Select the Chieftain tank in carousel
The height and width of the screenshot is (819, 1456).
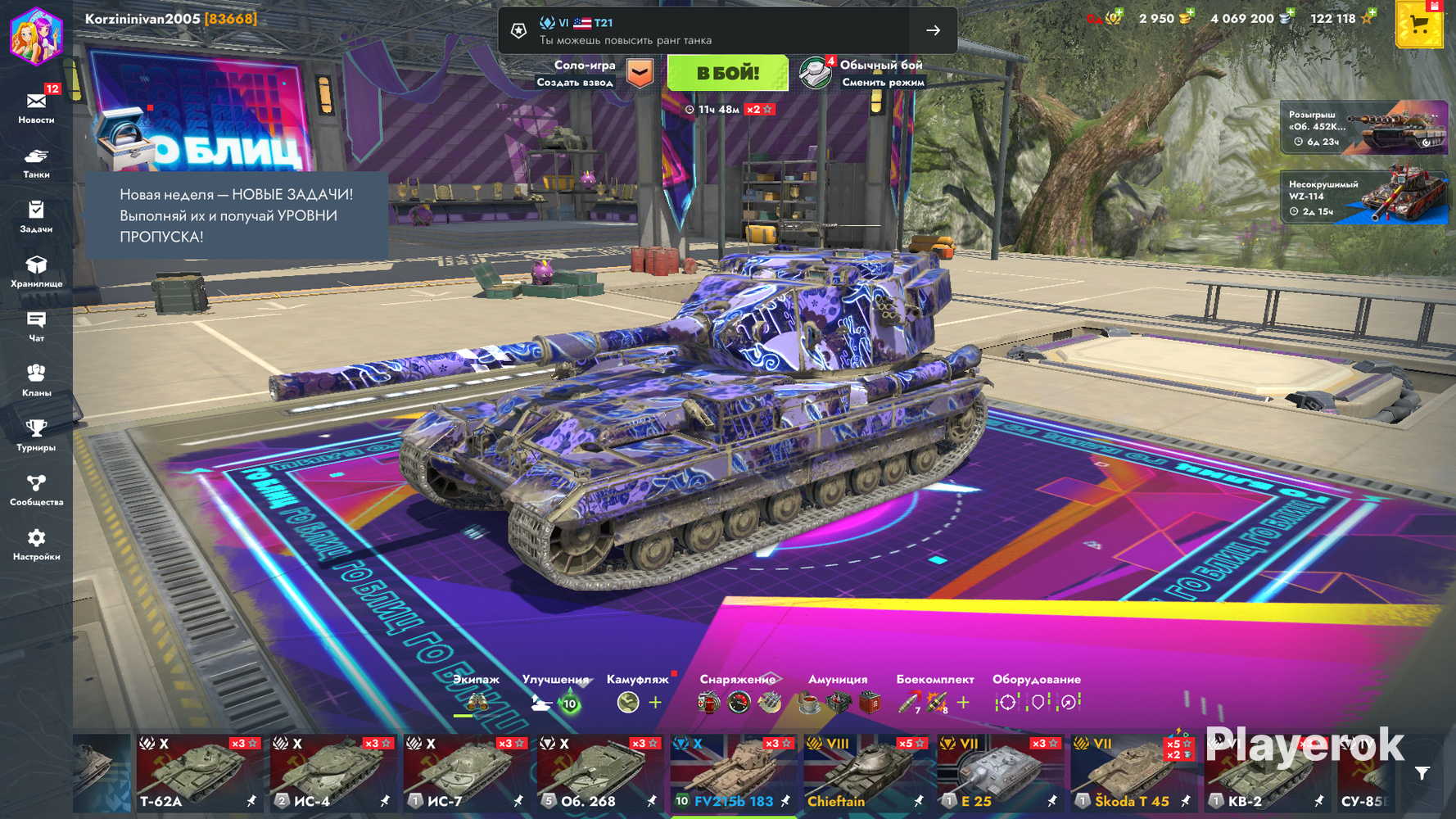click(866, 773)
